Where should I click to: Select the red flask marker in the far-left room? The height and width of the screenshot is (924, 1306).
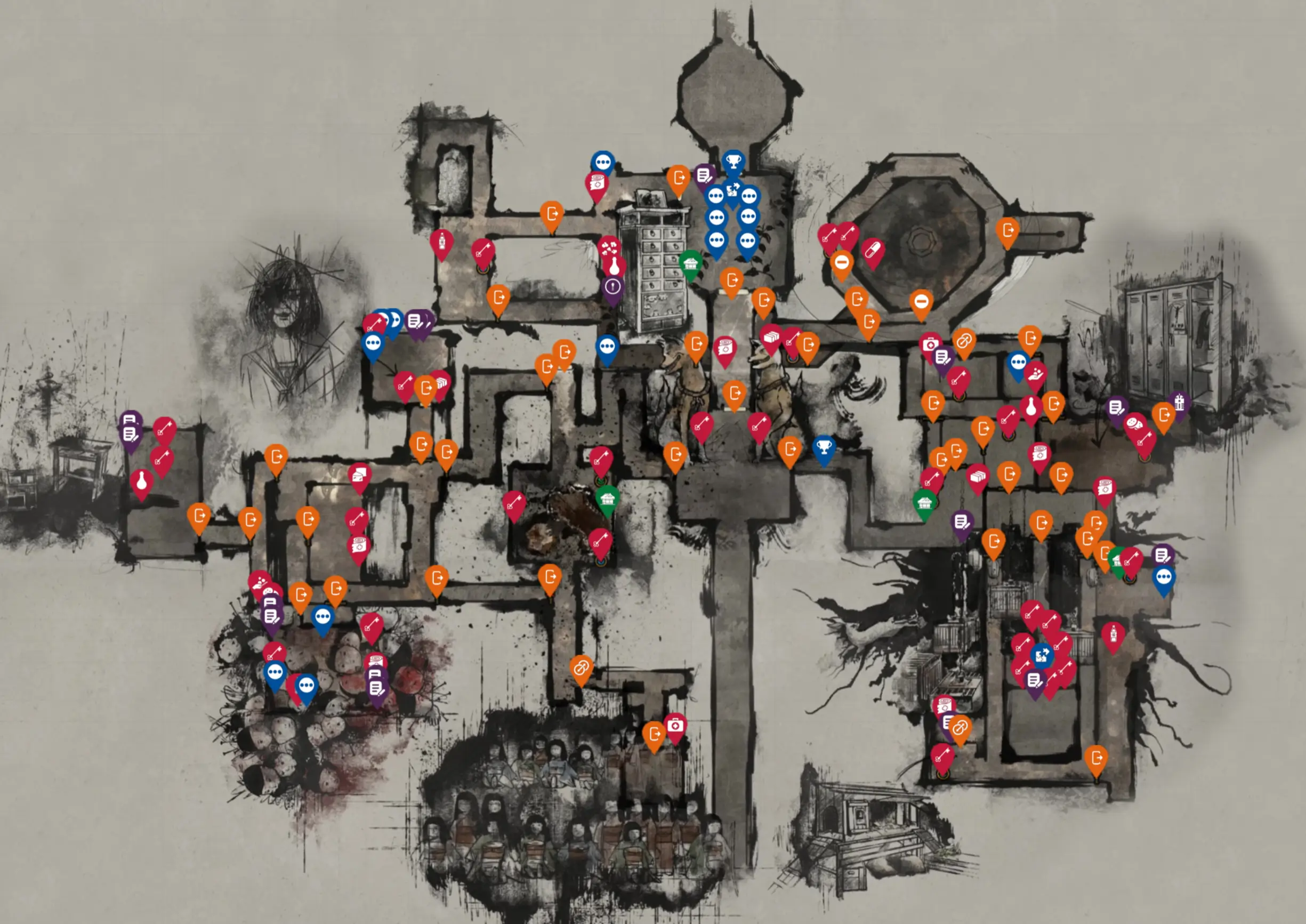142,481
